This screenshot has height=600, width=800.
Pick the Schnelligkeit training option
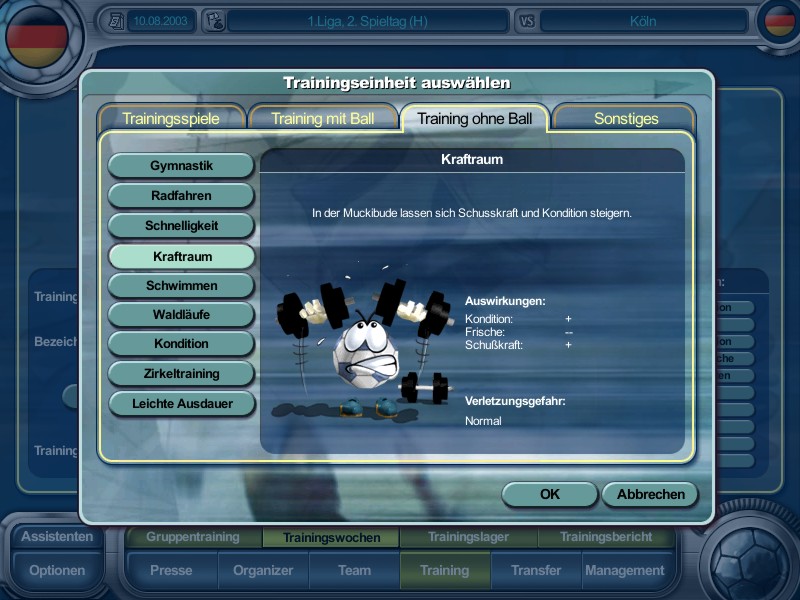(x=181, y=225)
